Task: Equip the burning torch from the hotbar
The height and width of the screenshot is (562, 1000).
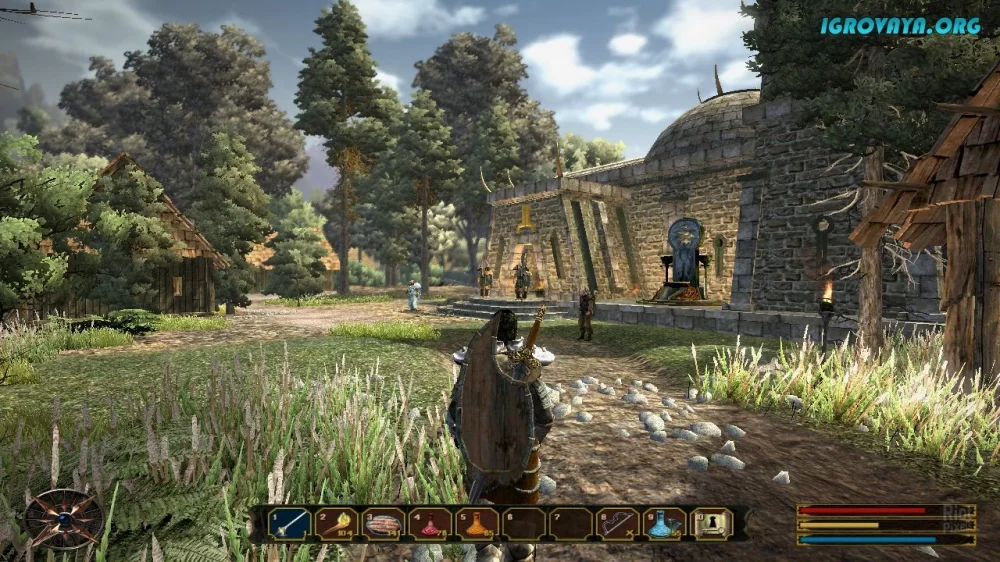Action: pos(337,523)
